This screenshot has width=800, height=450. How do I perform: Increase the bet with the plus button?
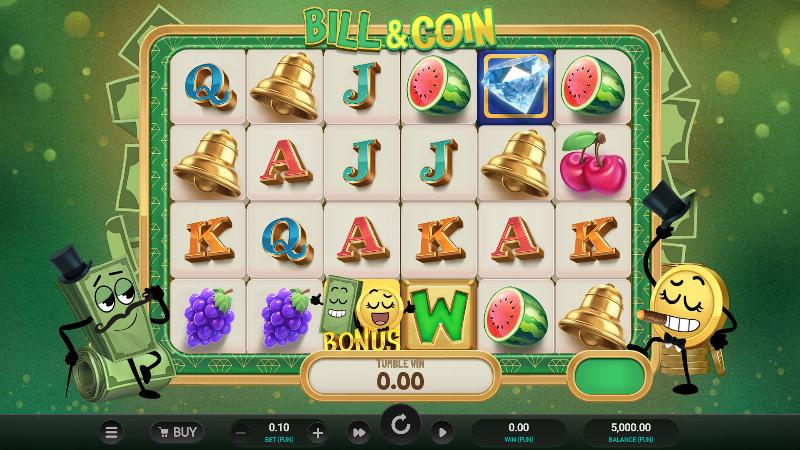pos(318,432)
